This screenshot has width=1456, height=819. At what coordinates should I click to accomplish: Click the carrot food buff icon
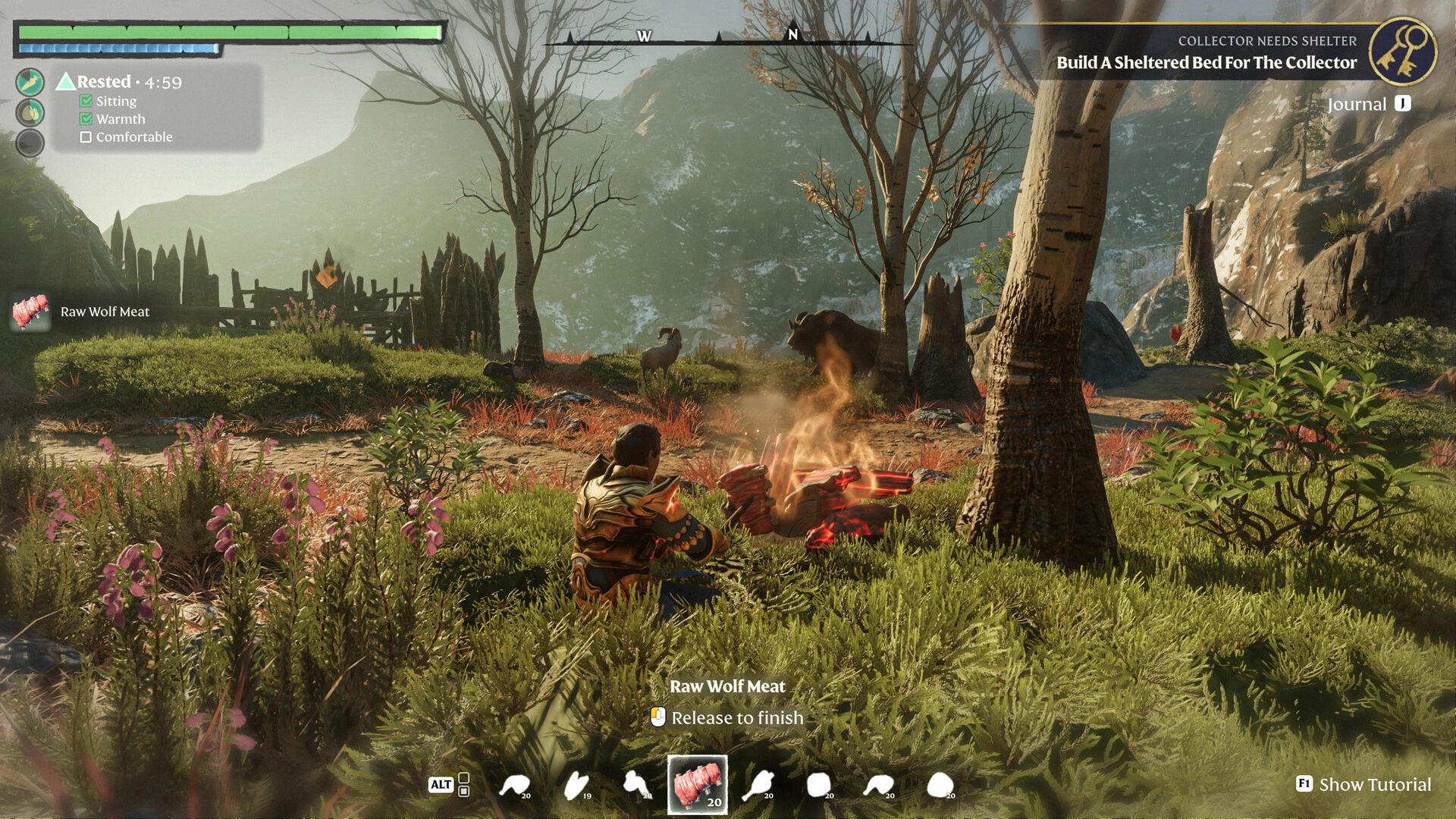30,82
